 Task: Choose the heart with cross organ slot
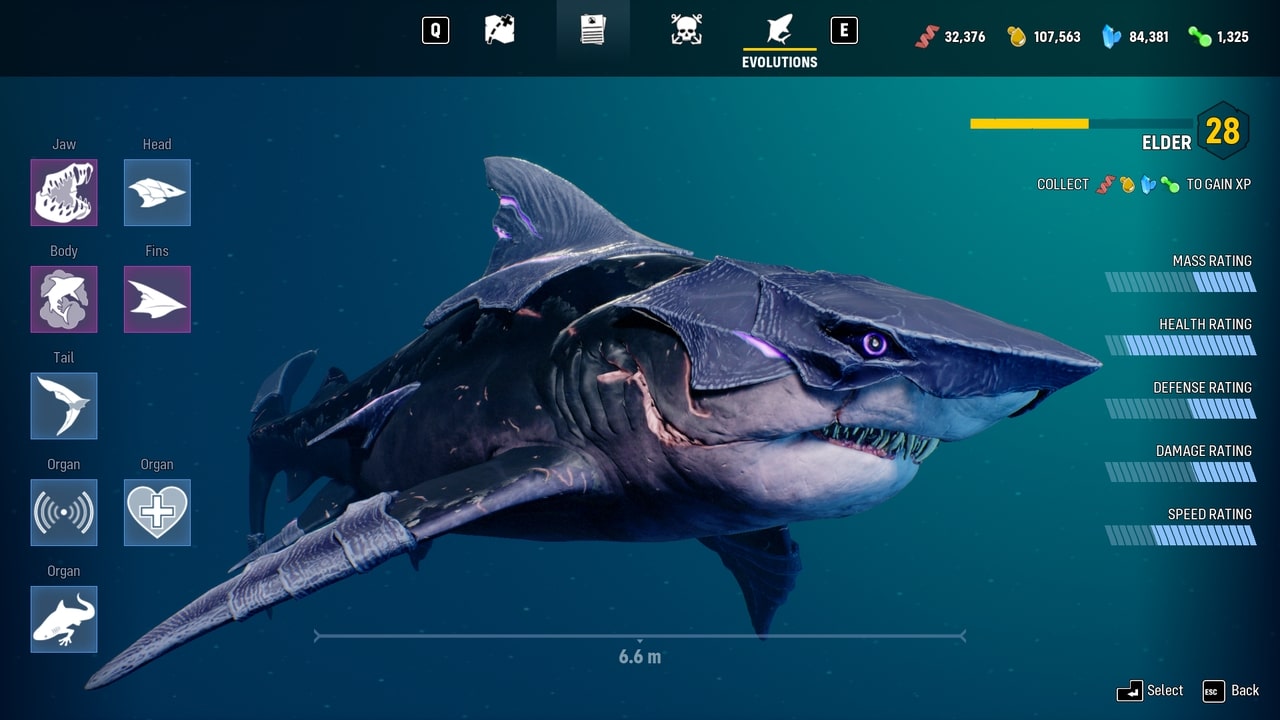point(157,512)
